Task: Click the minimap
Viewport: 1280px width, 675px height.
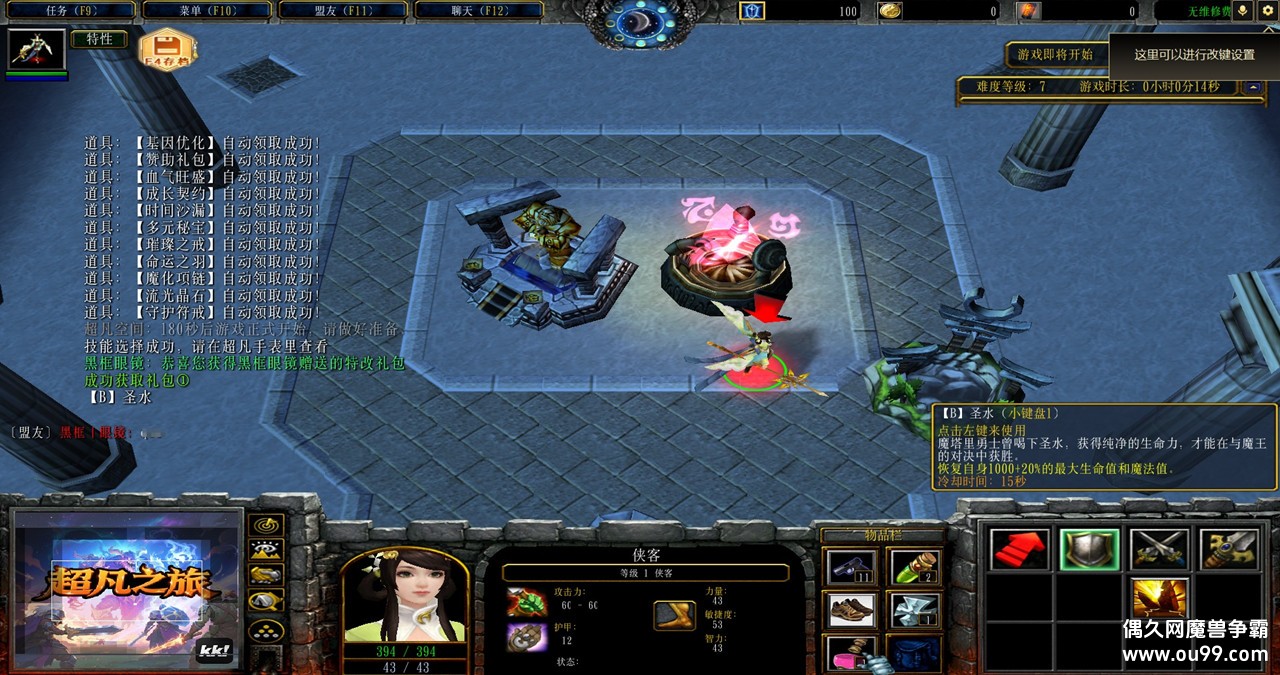Action: point(127,590)
